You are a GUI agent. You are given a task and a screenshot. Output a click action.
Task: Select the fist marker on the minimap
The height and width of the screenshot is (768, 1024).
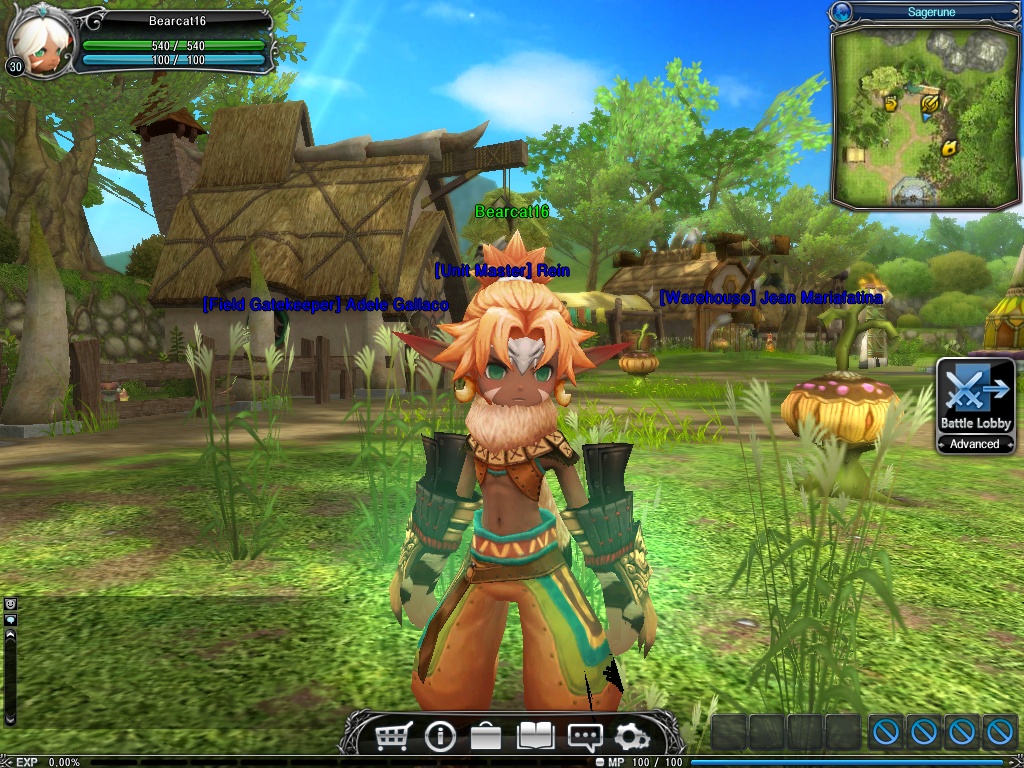(x=890, y=102)
